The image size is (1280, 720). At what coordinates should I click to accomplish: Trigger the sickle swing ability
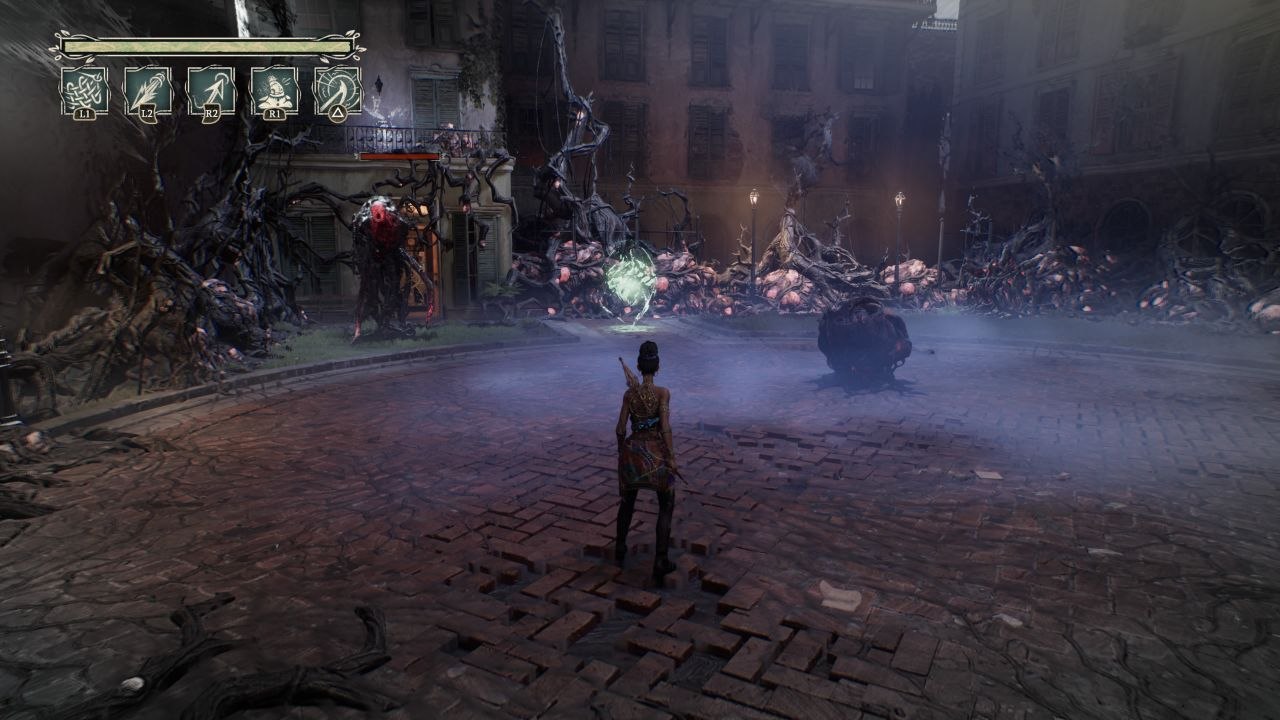pos(337,91)
